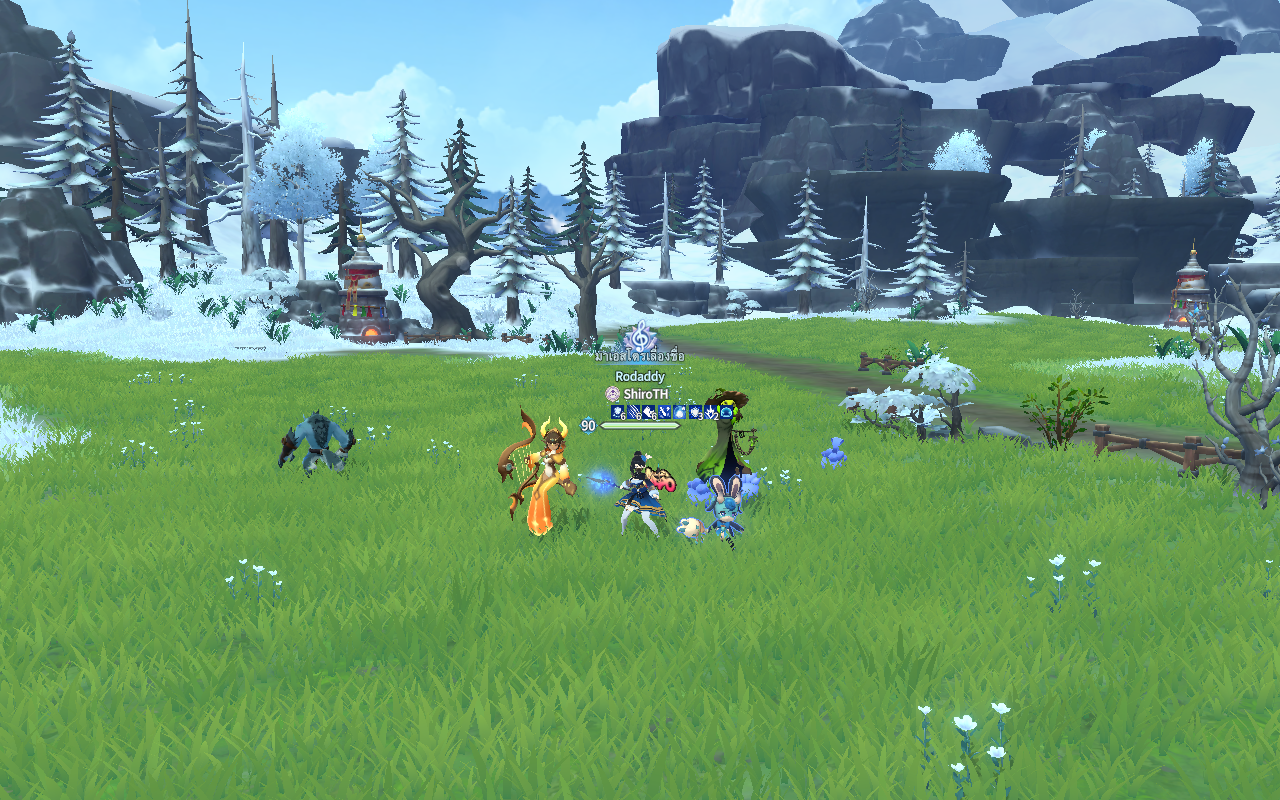
Task: Inspect the shield buff icon
Action: (x=695, y=412)
